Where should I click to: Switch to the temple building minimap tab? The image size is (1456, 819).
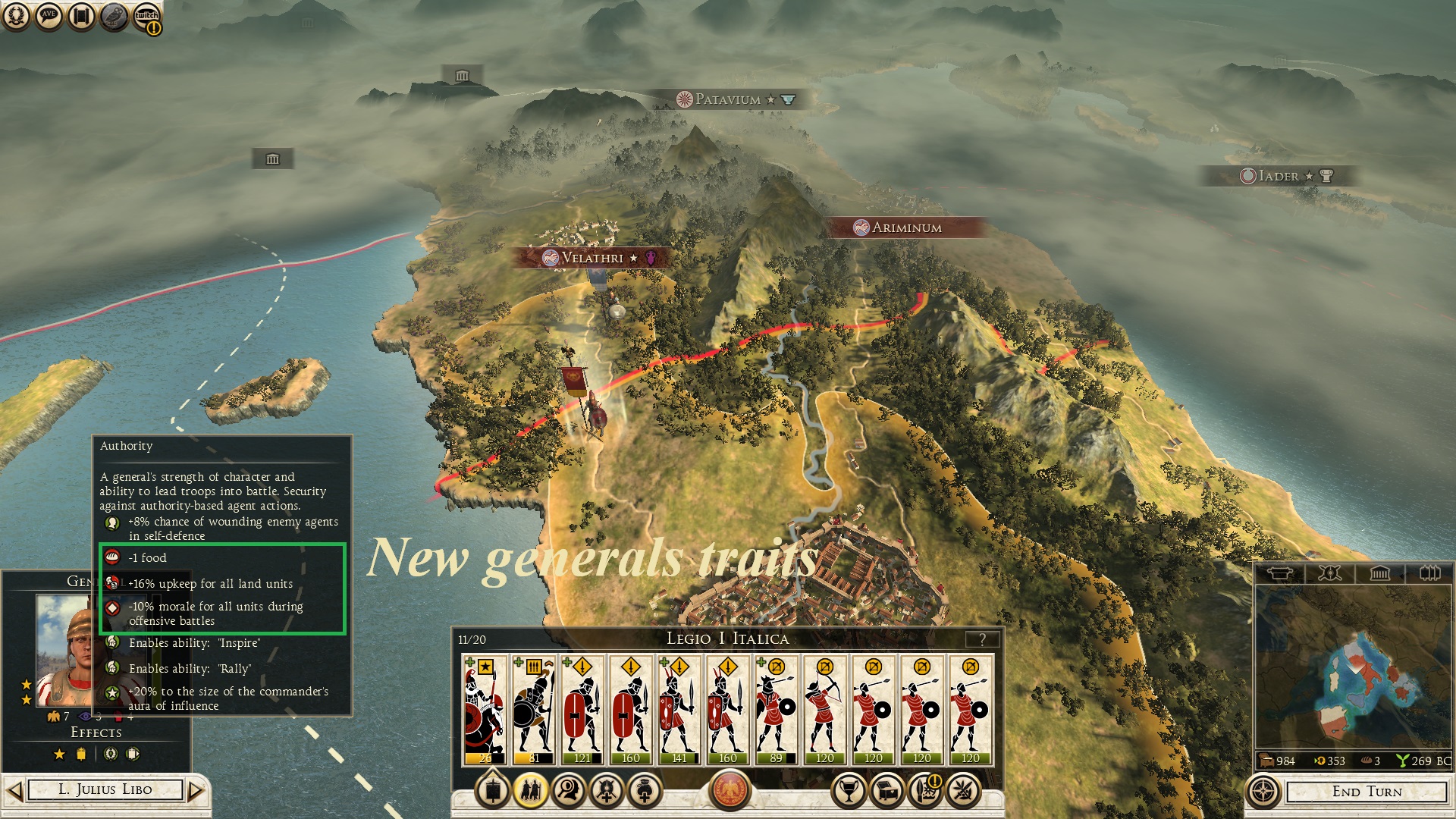click(1379, 573)
